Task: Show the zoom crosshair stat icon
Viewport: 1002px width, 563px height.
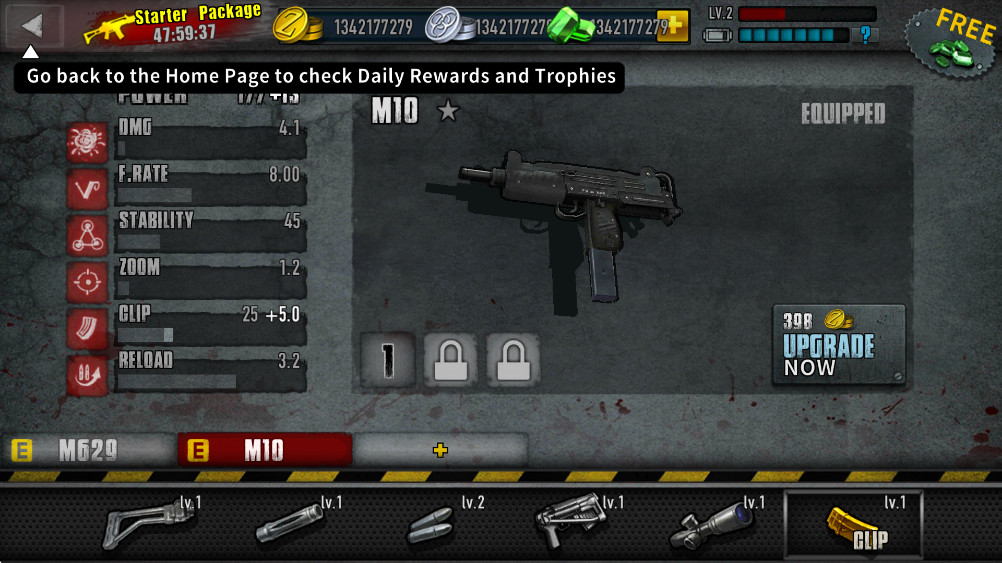Action: click(x=87, y=283)
